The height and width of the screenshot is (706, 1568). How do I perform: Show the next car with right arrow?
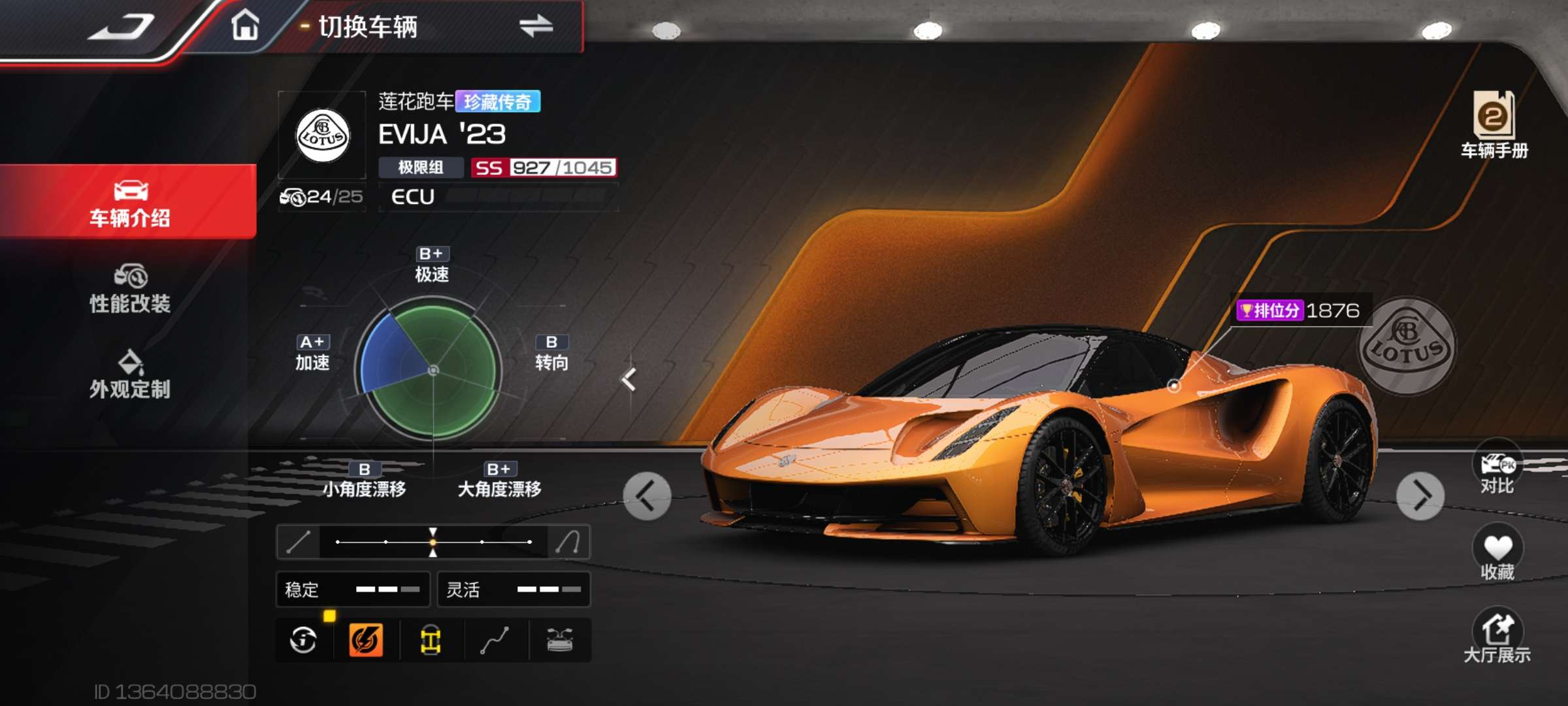point(1420,496)
